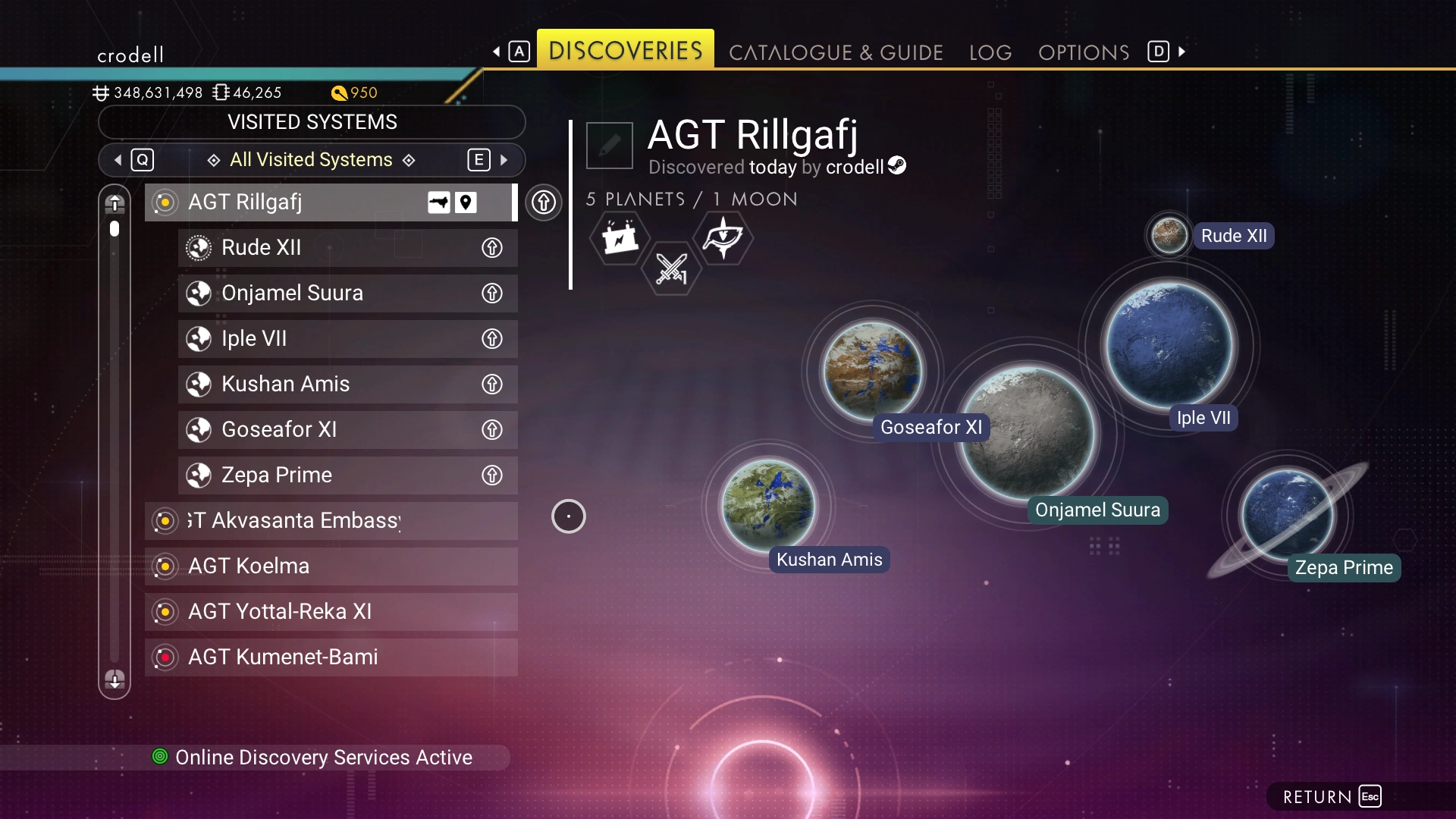The image size is (1456, 819).
Task: Rename AGT Rillgafj with the pencil icon
Action: click(x=609, y=145)
